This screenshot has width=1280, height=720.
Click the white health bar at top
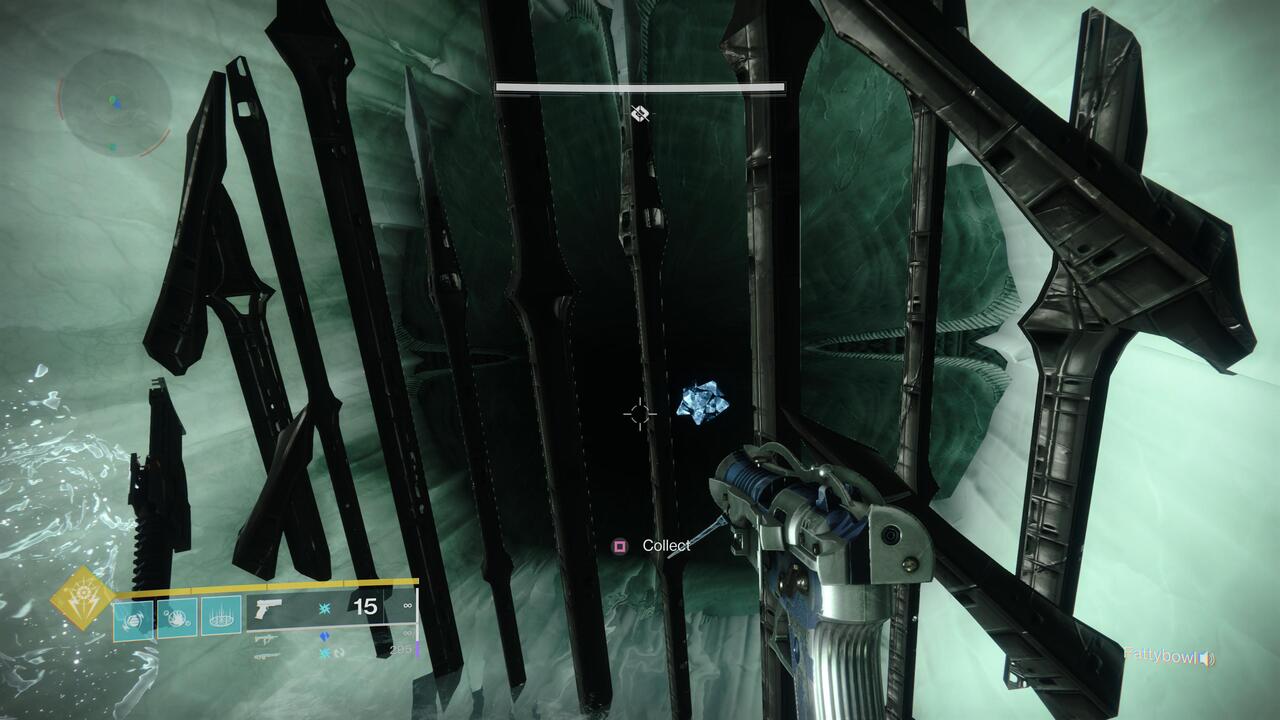(640, 88)
